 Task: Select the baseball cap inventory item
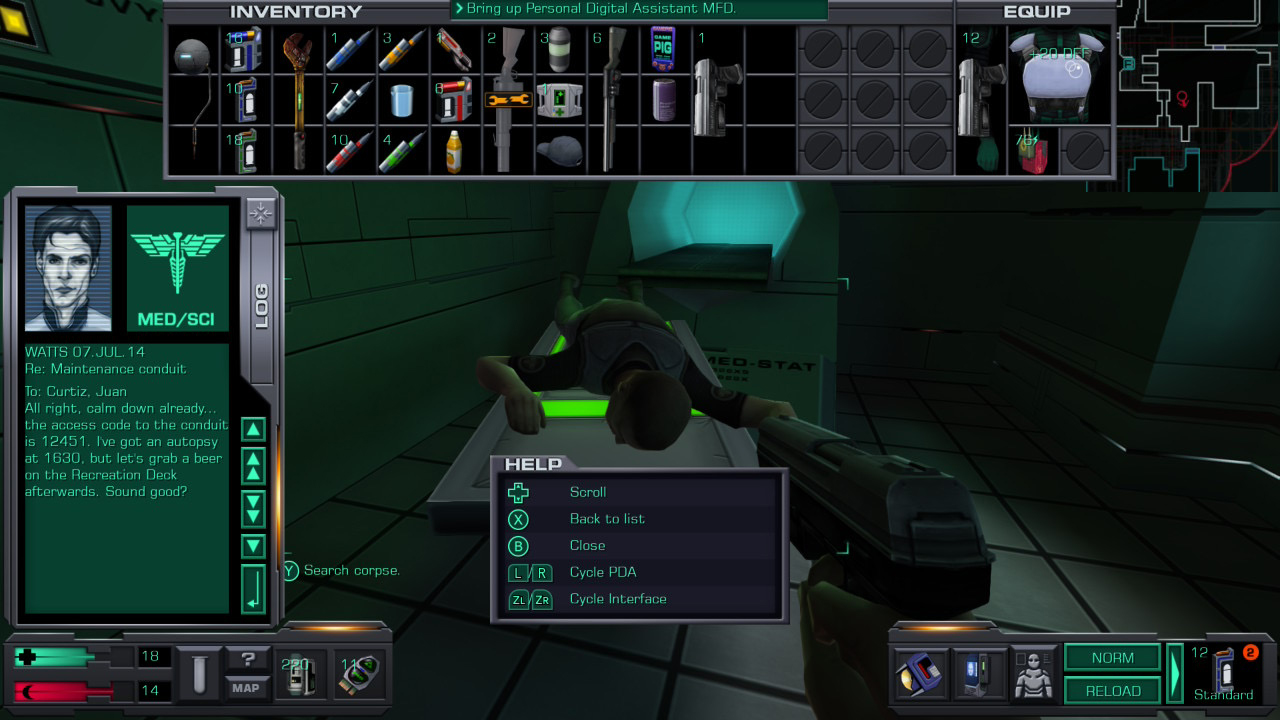point(558,149)
